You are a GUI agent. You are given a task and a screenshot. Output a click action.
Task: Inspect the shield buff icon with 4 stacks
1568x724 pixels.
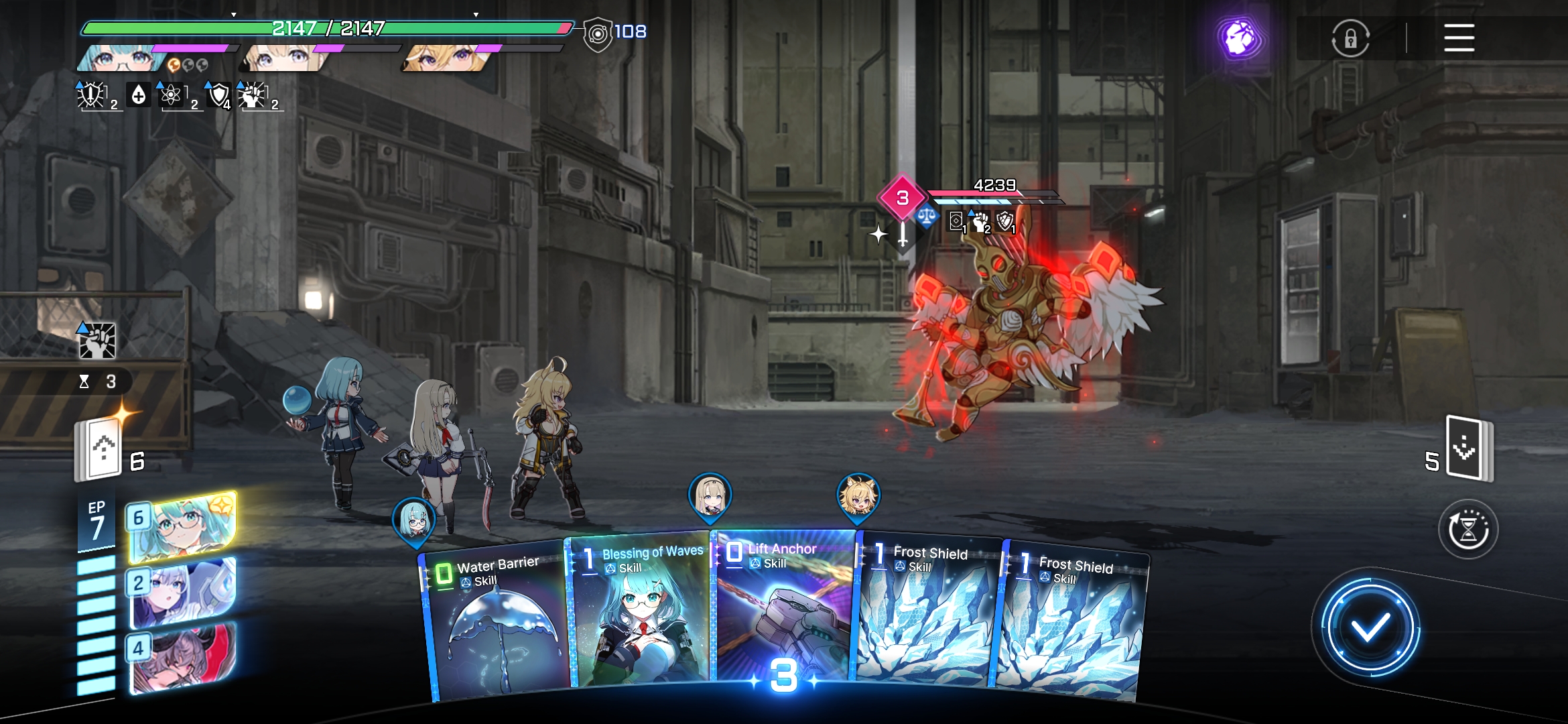click(218, 95)
